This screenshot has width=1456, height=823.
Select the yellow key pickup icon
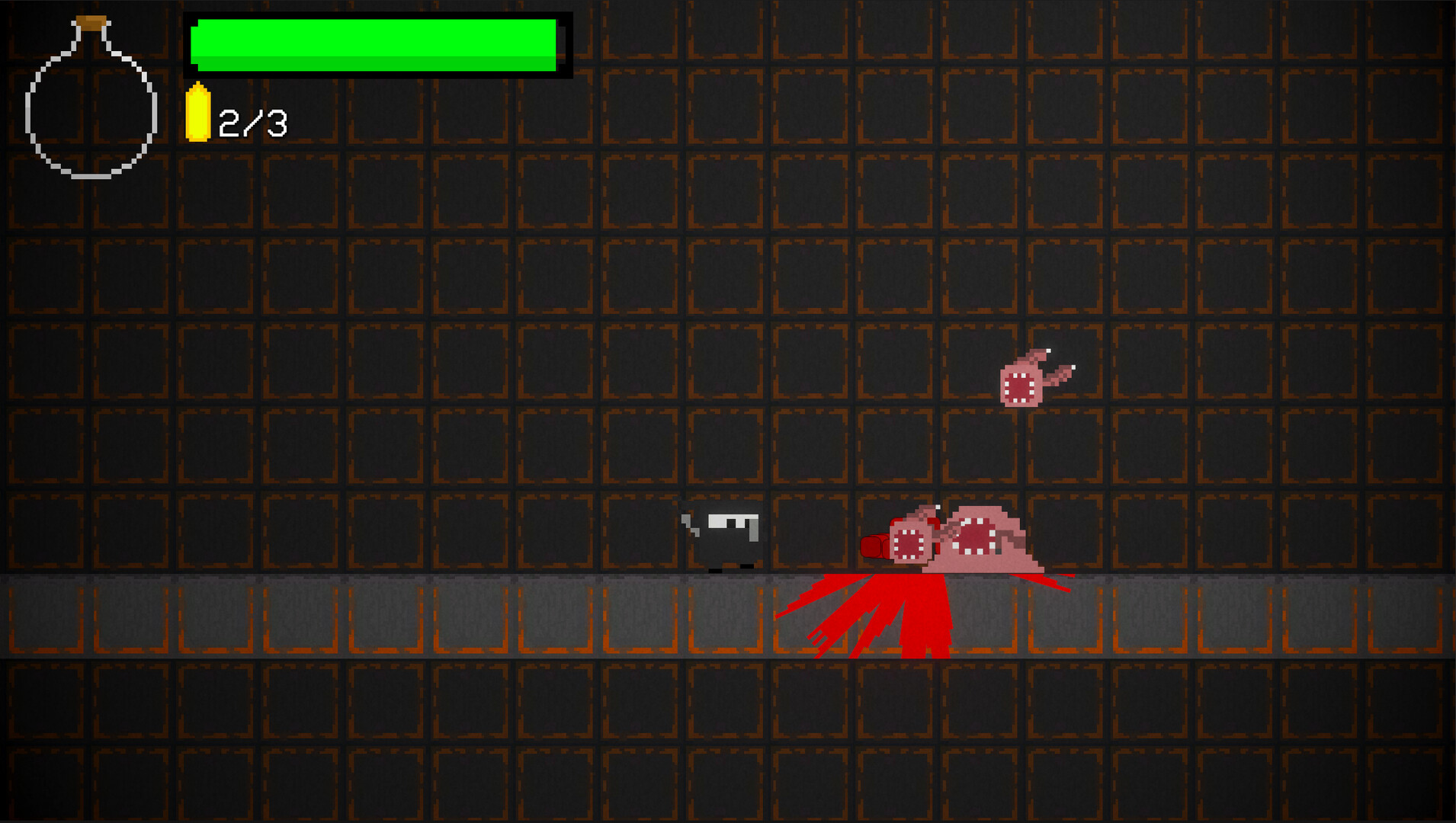198,114
